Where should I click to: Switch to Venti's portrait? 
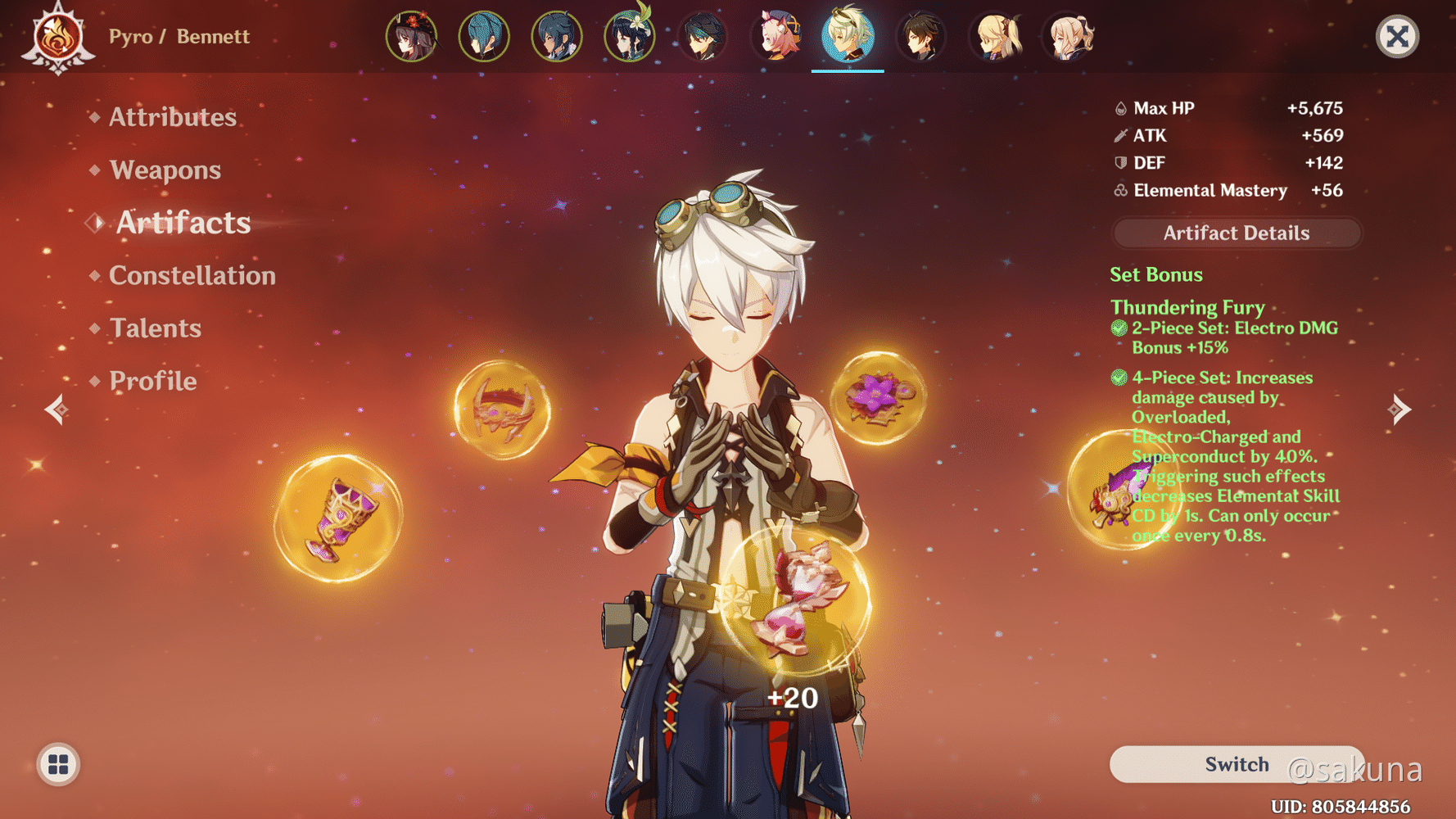click(629, 37)
